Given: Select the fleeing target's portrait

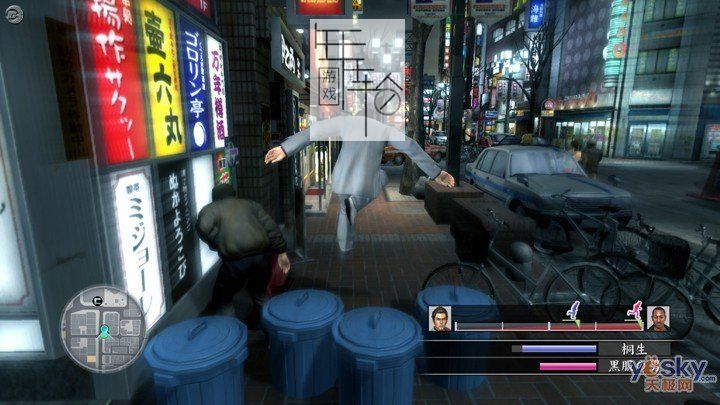Looking at the screenshot, I should (x=657, y=319).
